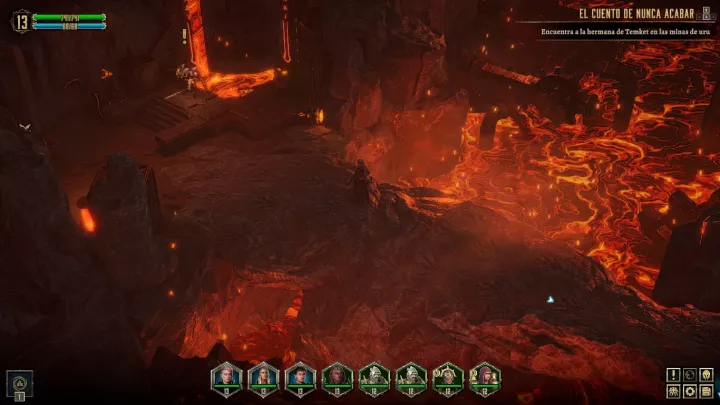Open the document journal icon

tap(706, 390)
